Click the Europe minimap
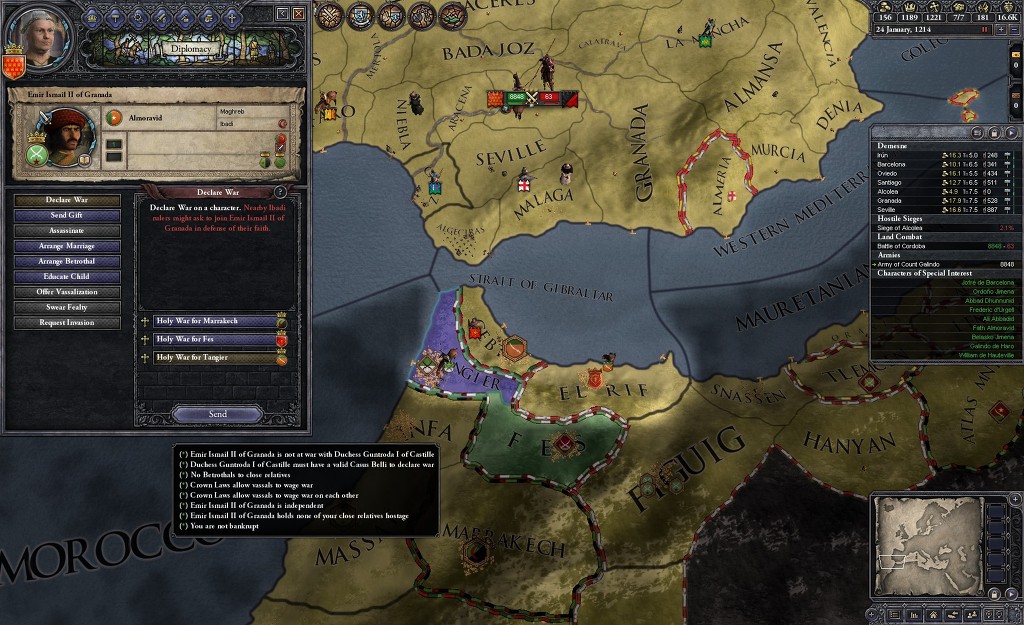The height and width of the screenshot is (625, 1024). click(924, 545)
